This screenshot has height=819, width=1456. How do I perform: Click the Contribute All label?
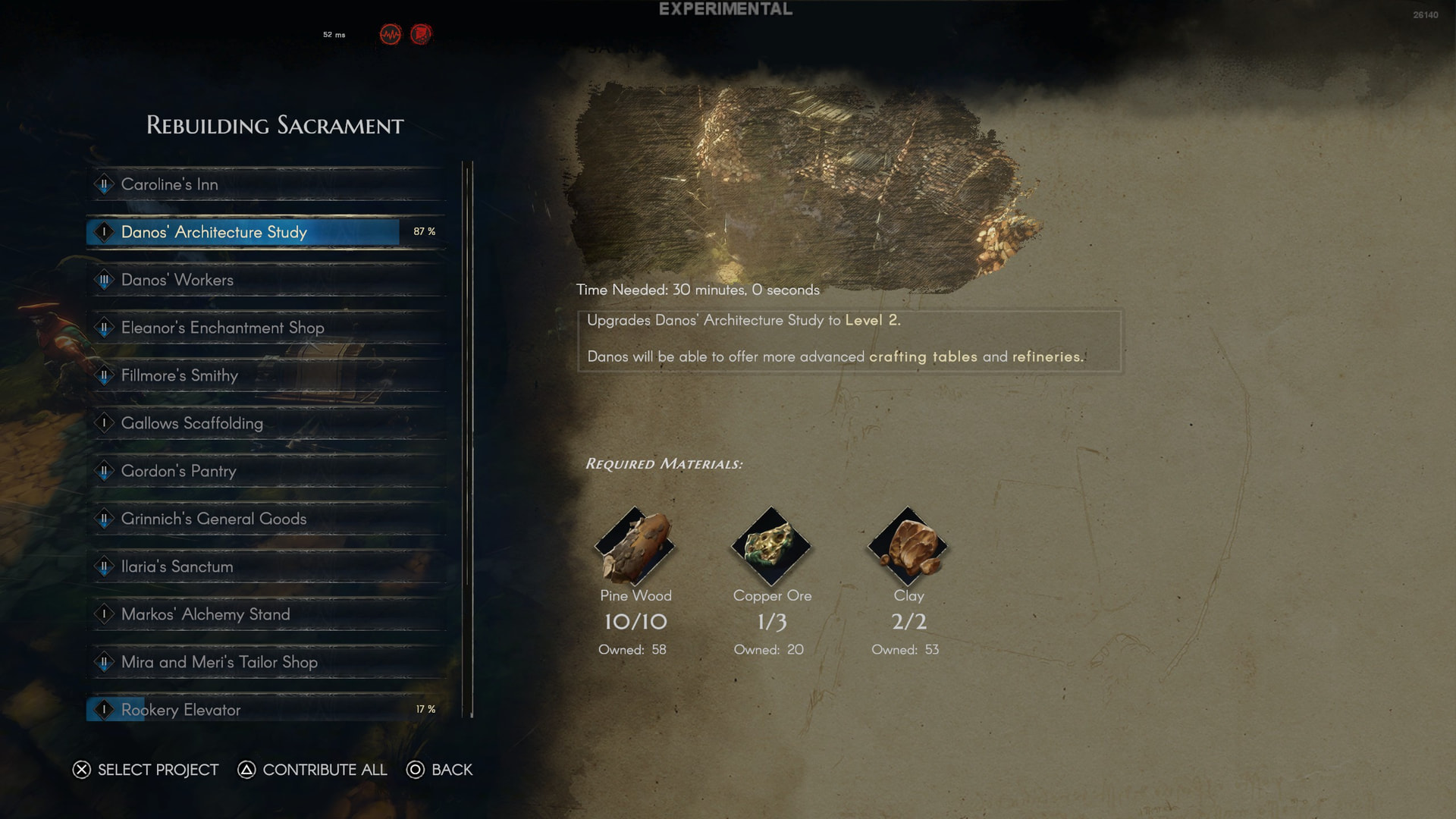(x=324, y=770)
